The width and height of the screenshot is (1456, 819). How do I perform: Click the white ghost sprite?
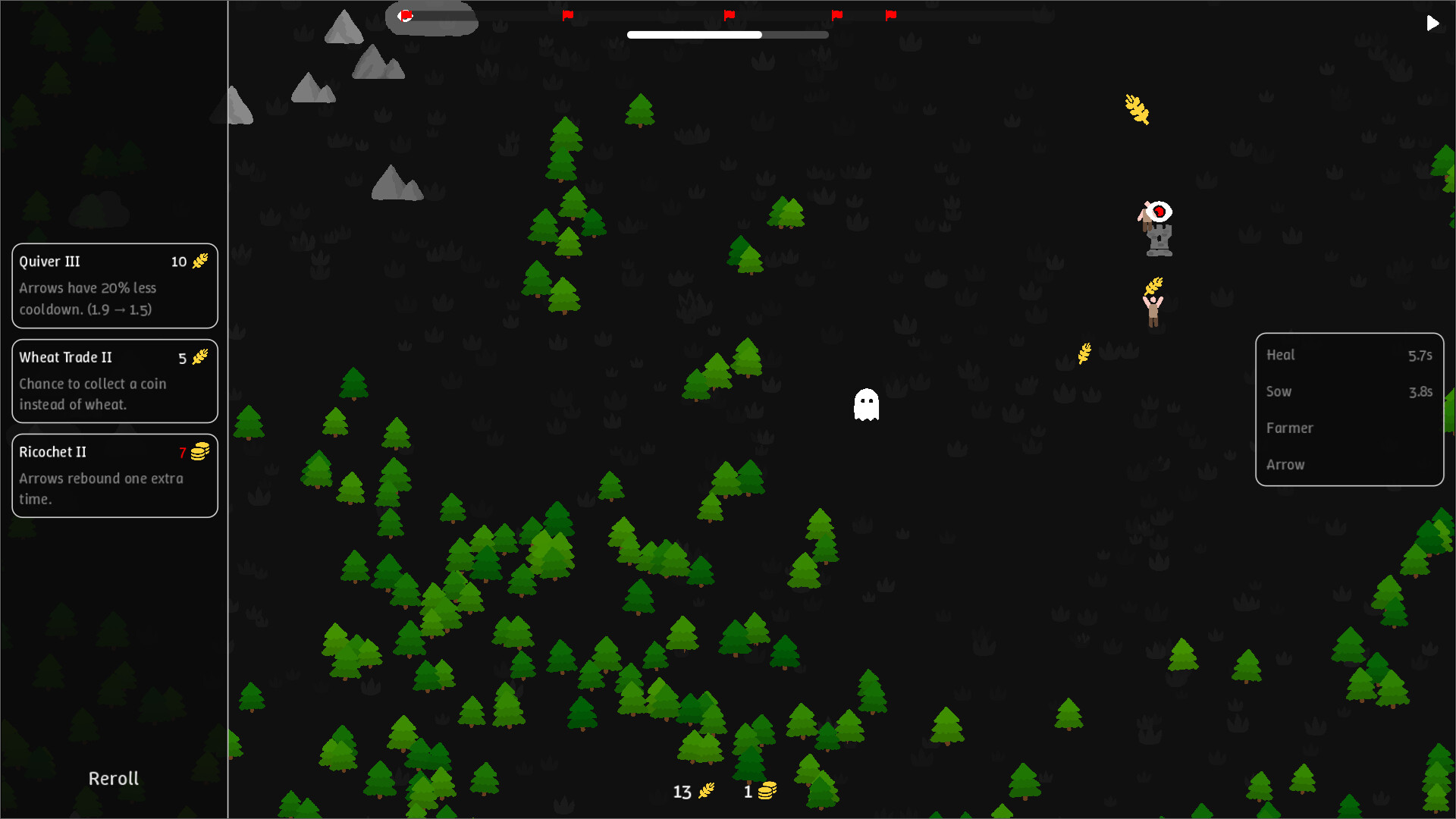tap(867, 406)
